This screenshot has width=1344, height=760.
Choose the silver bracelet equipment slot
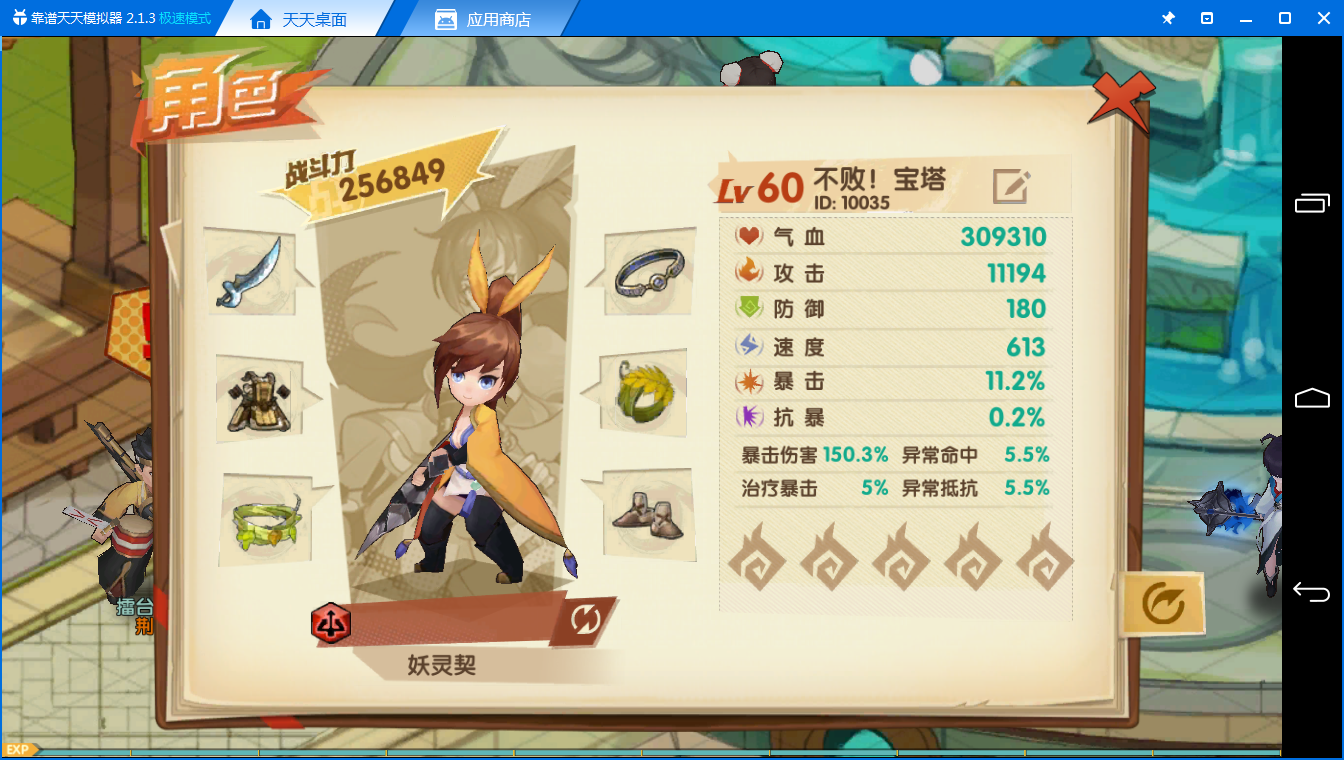(650, 272)
